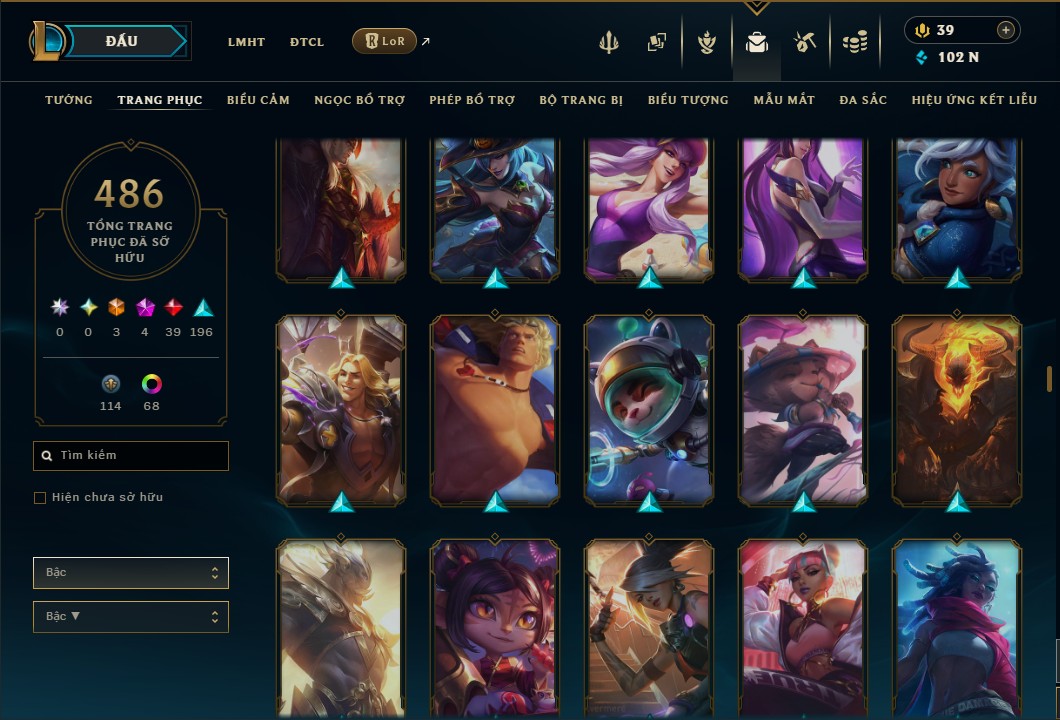
Task: Choose the fiery horned demon skin card
Action: (957, 410)
